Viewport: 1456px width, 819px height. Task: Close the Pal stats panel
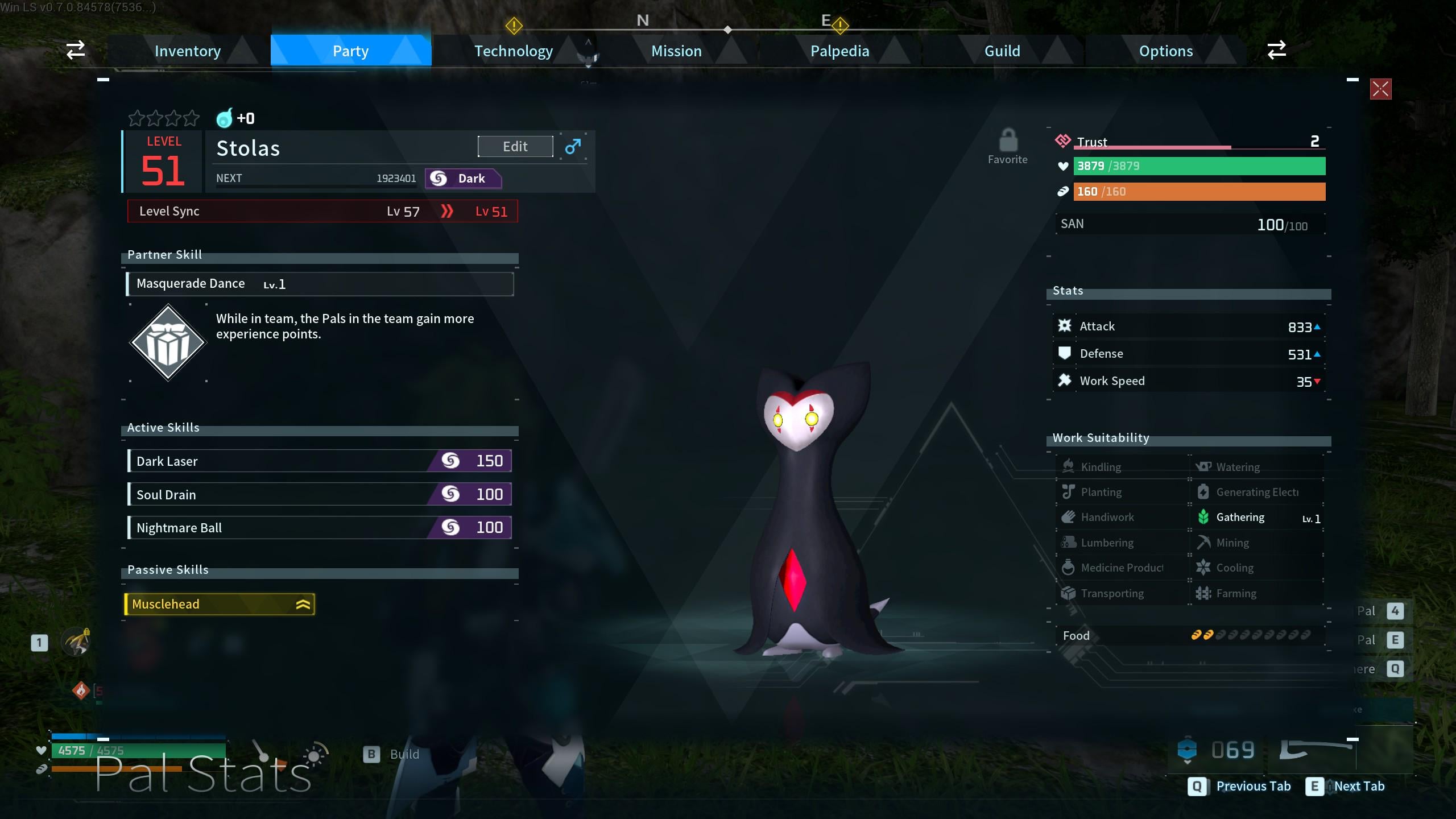pyautogui.click(x=1380, y=89)
